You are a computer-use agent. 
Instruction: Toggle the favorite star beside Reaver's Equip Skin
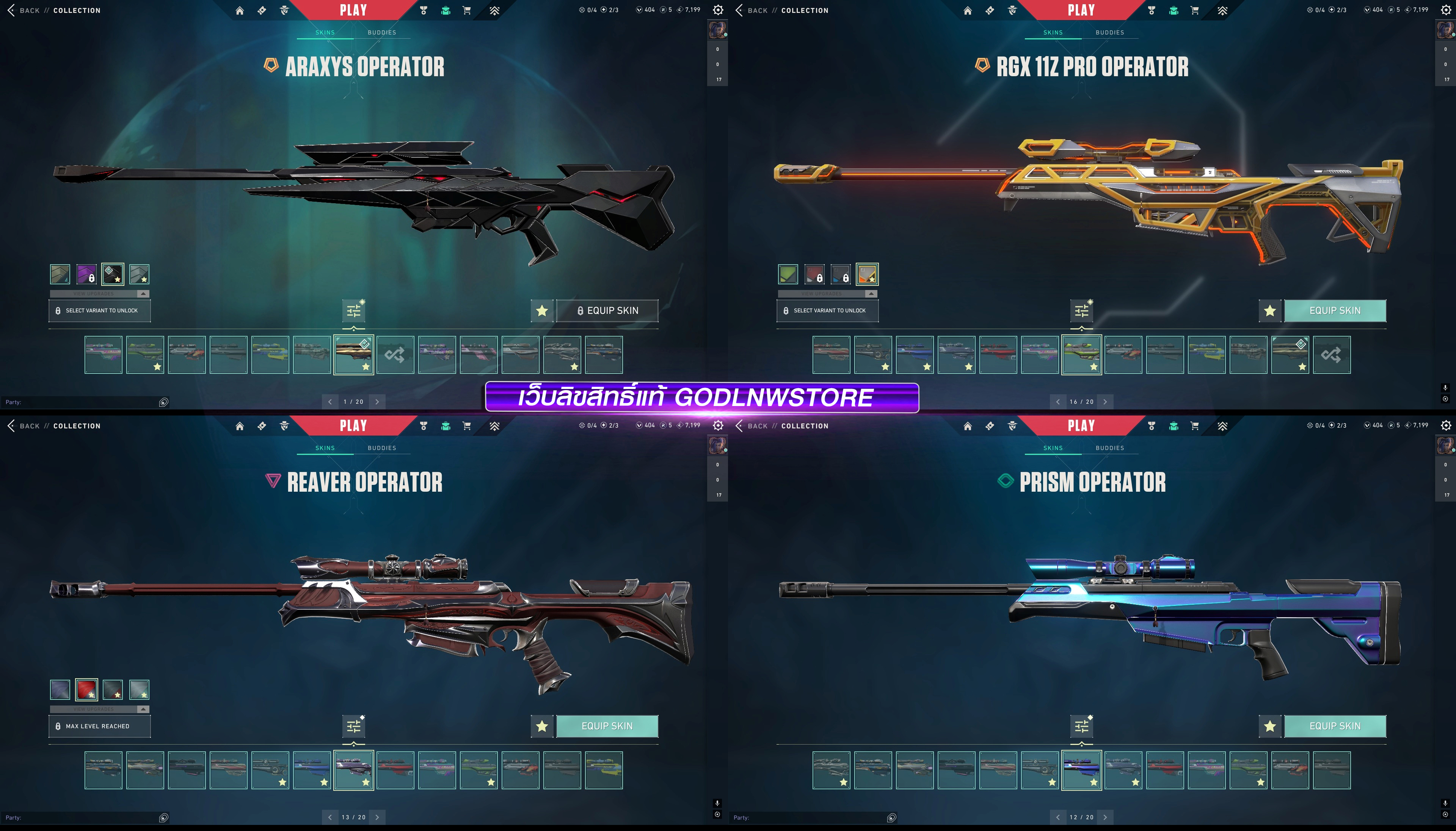pos(542,726)
